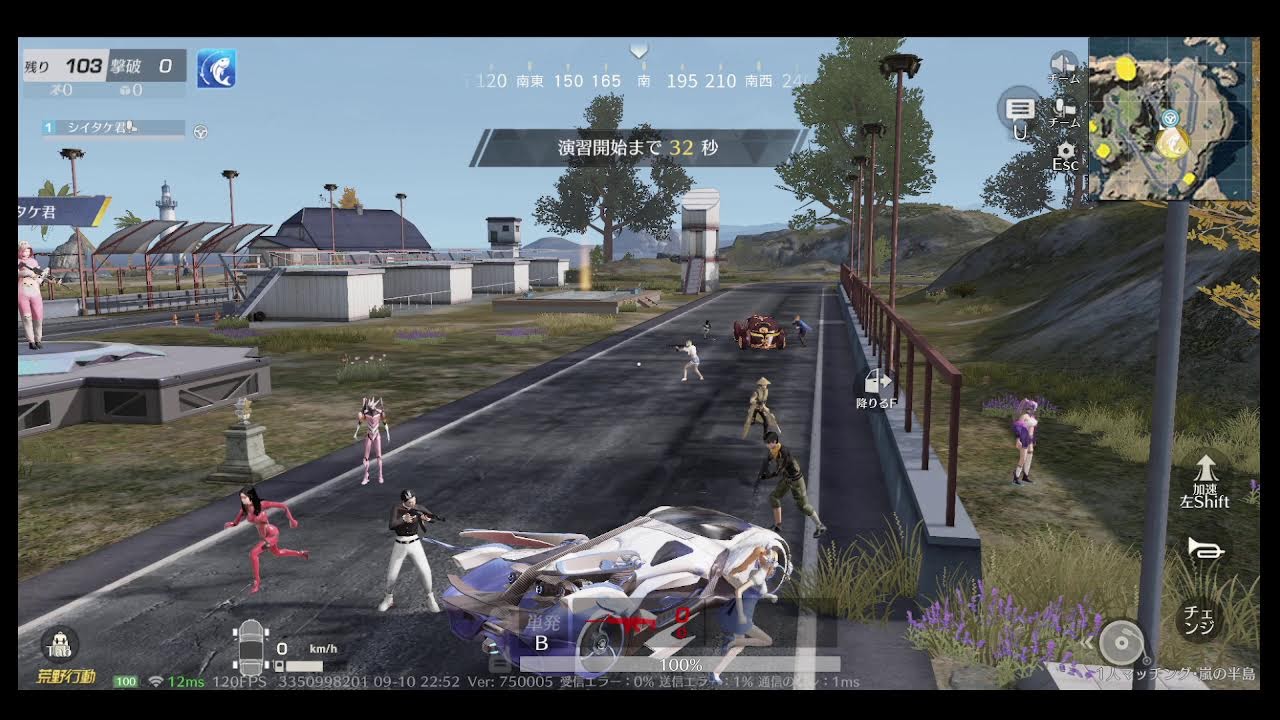Toggle the team microphone icon
The image size is (1280, 720).
pos(1064,108)
